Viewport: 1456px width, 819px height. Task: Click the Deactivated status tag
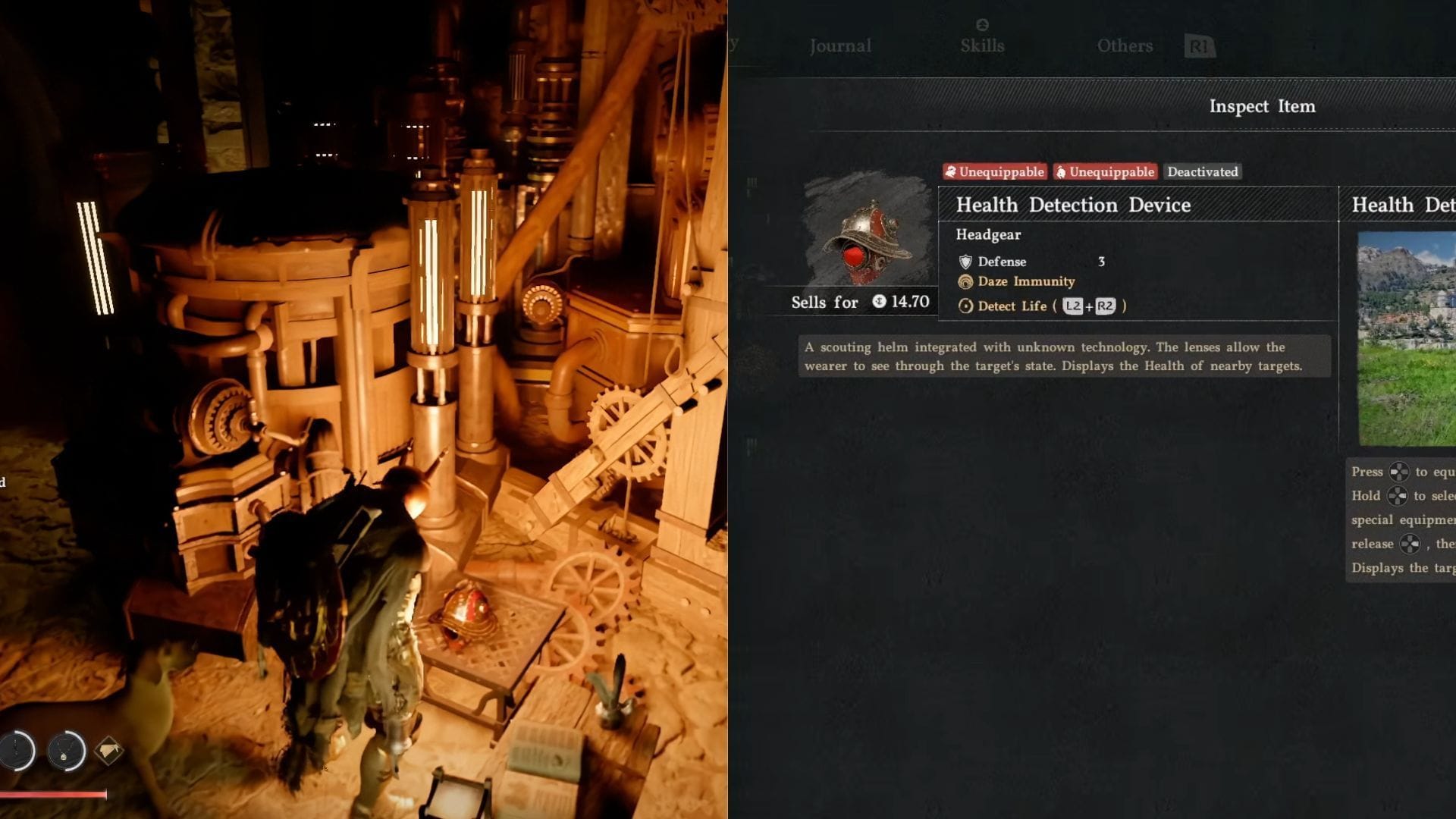coord(1202,172)
